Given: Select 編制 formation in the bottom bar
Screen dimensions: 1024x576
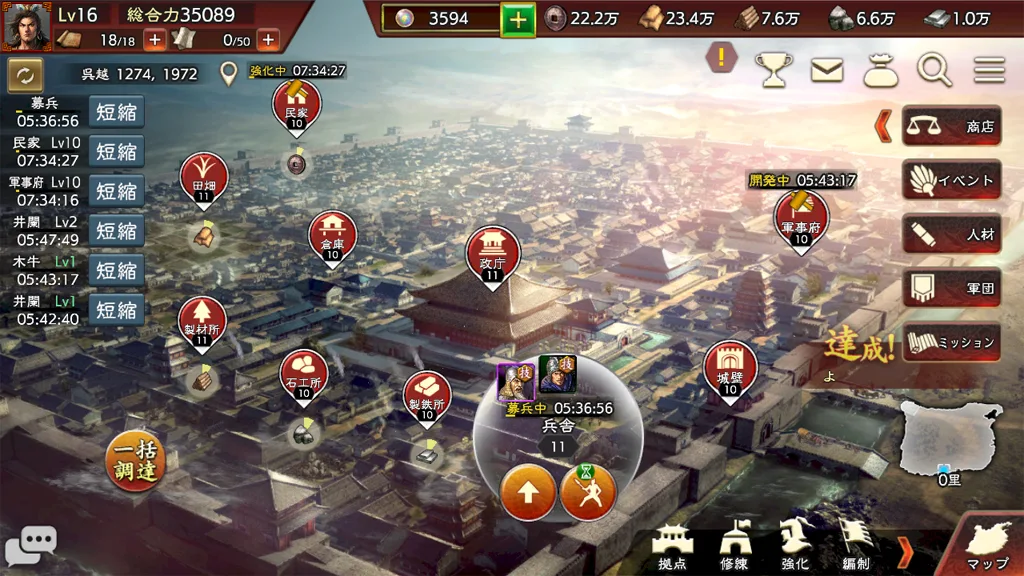Looking at the screenshot, I should tap(855, 548).
